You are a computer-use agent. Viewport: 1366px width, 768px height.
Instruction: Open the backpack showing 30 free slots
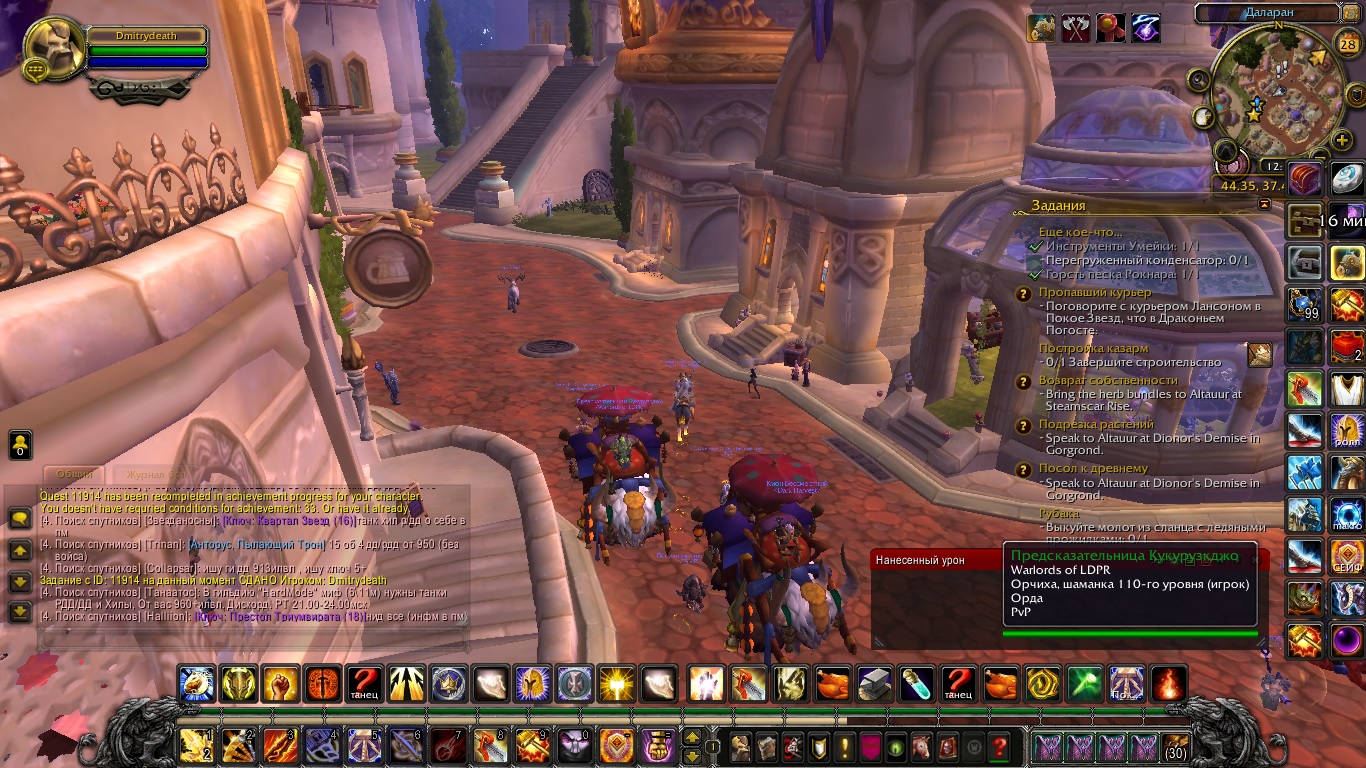click(1176, 747)
